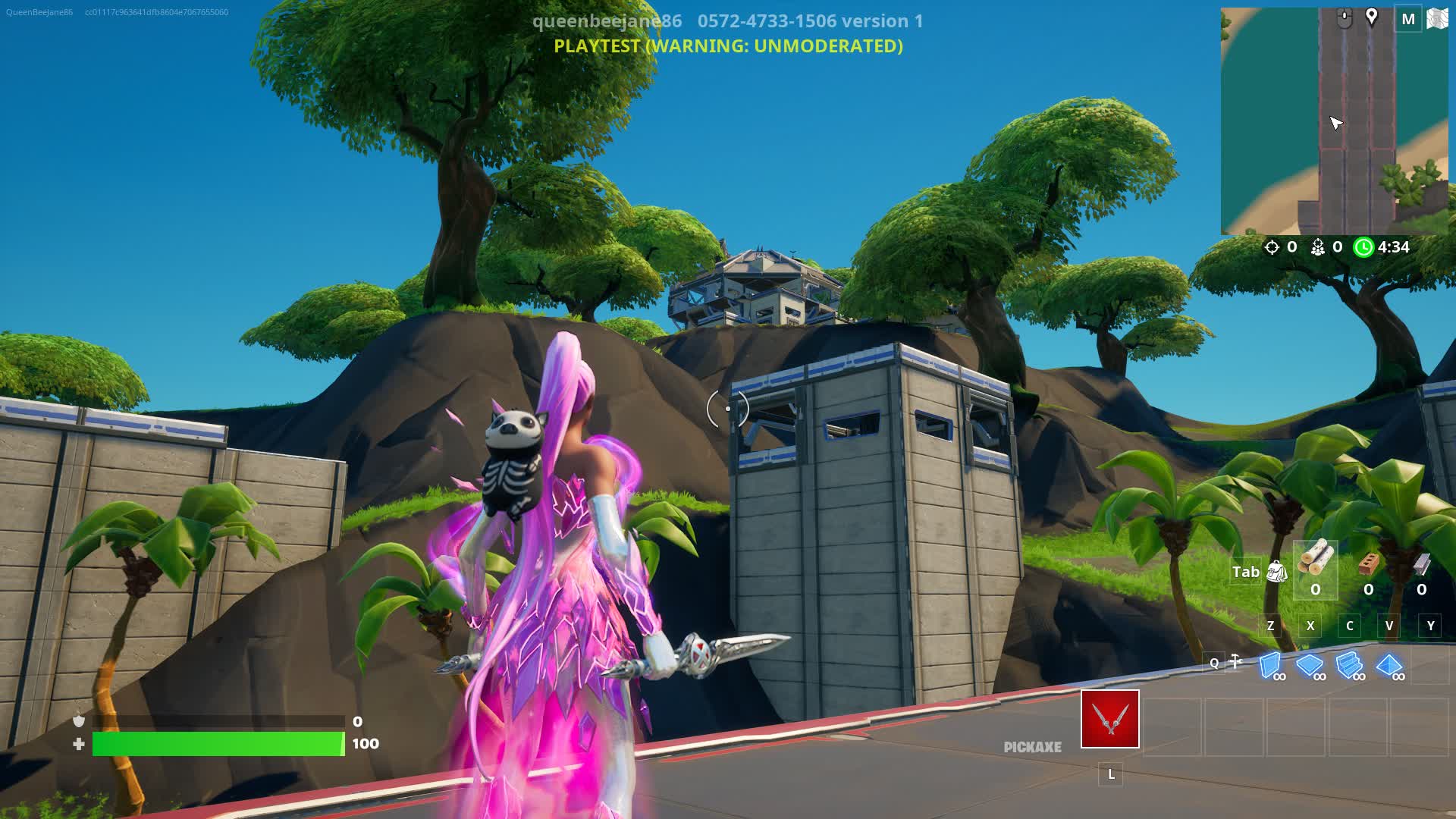Toggle the mouse indicator icon on the minimap
This screenshot has height=819, width=1456.
point(1344,16)
